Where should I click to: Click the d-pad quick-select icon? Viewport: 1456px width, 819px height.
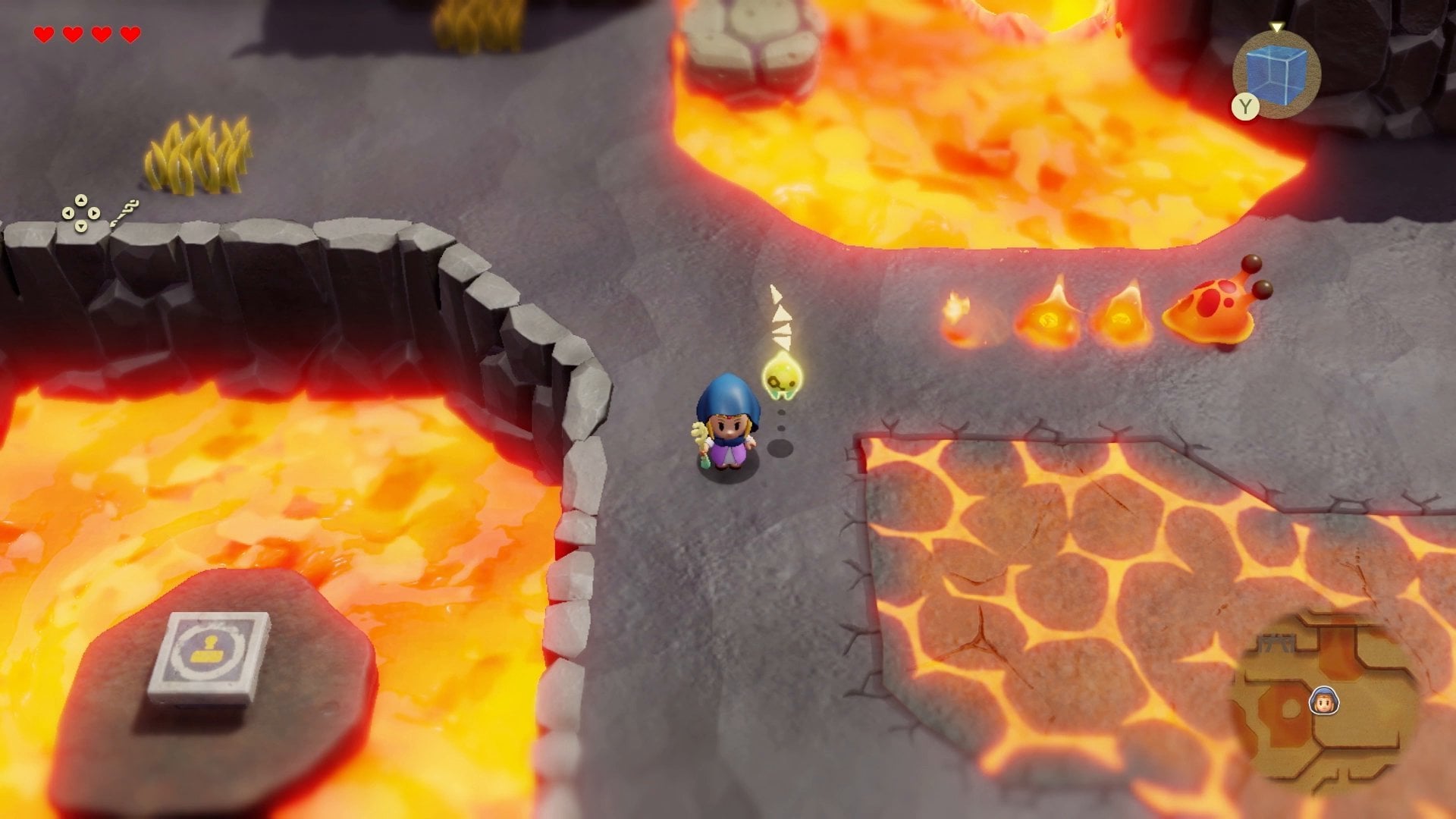81,213
